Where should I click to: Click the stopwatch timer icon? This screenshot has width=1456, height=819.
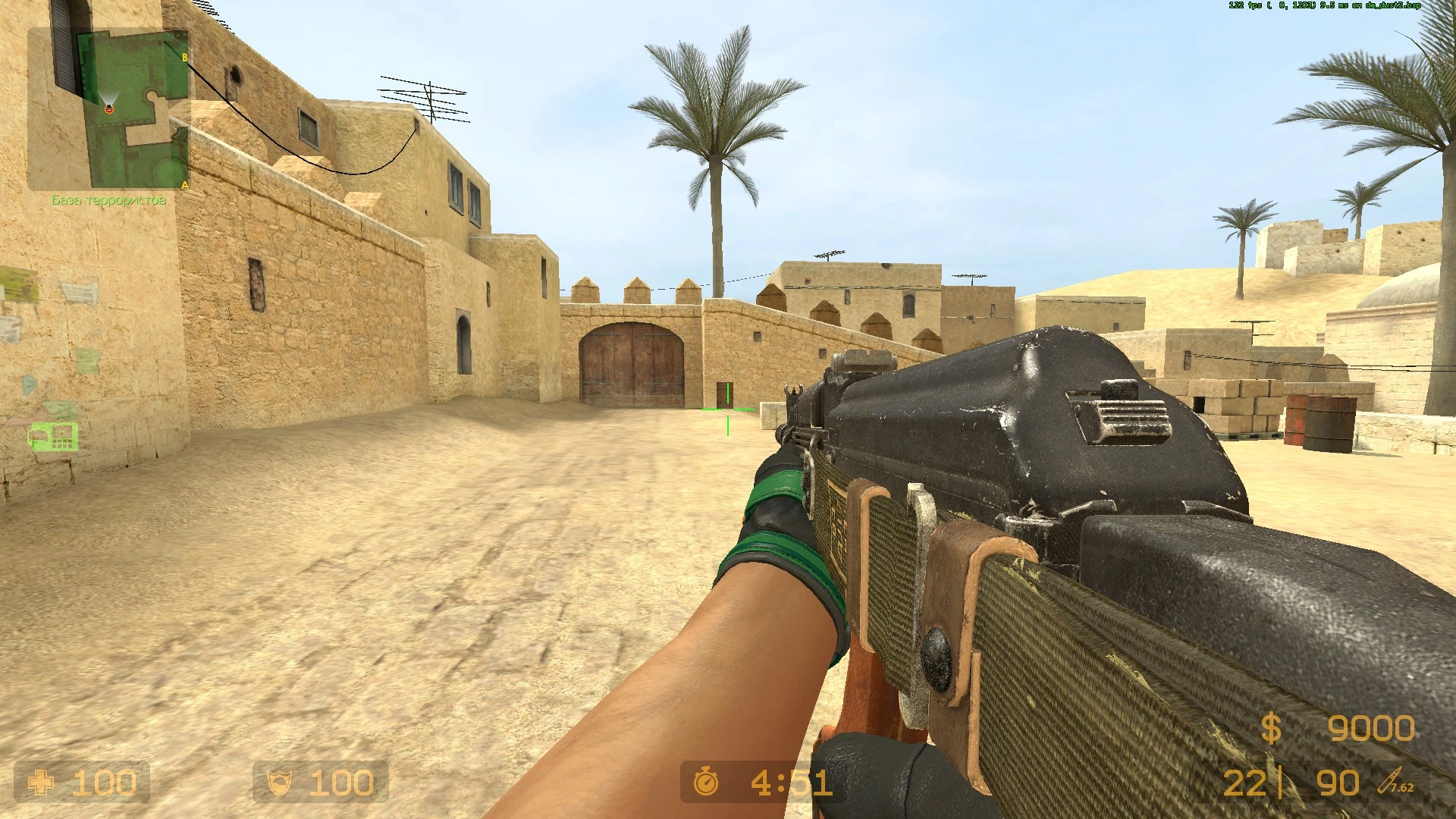pyautogui.click(x=705, y=782)
